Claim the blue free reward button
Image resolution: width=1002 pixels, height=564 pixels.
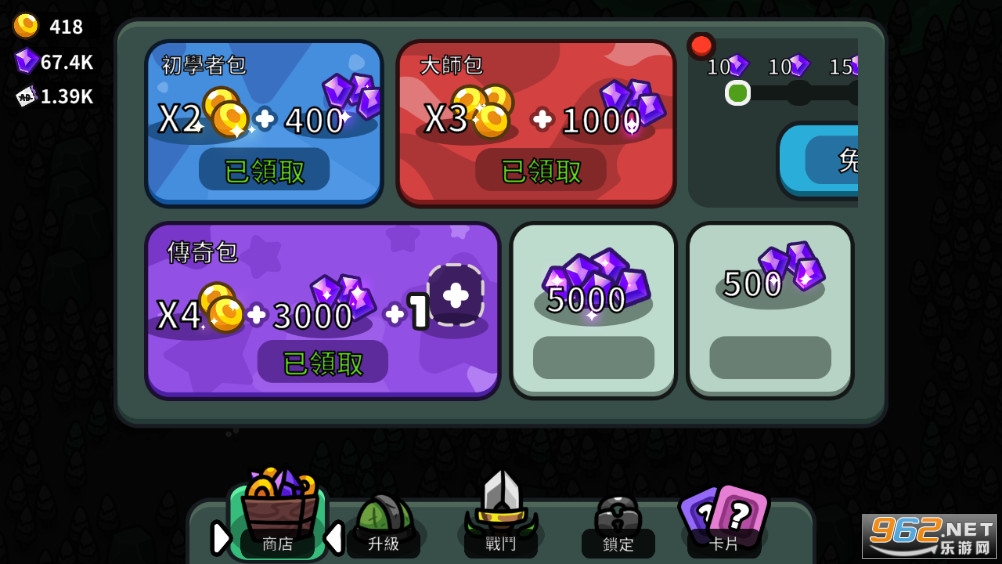point(819,160)
